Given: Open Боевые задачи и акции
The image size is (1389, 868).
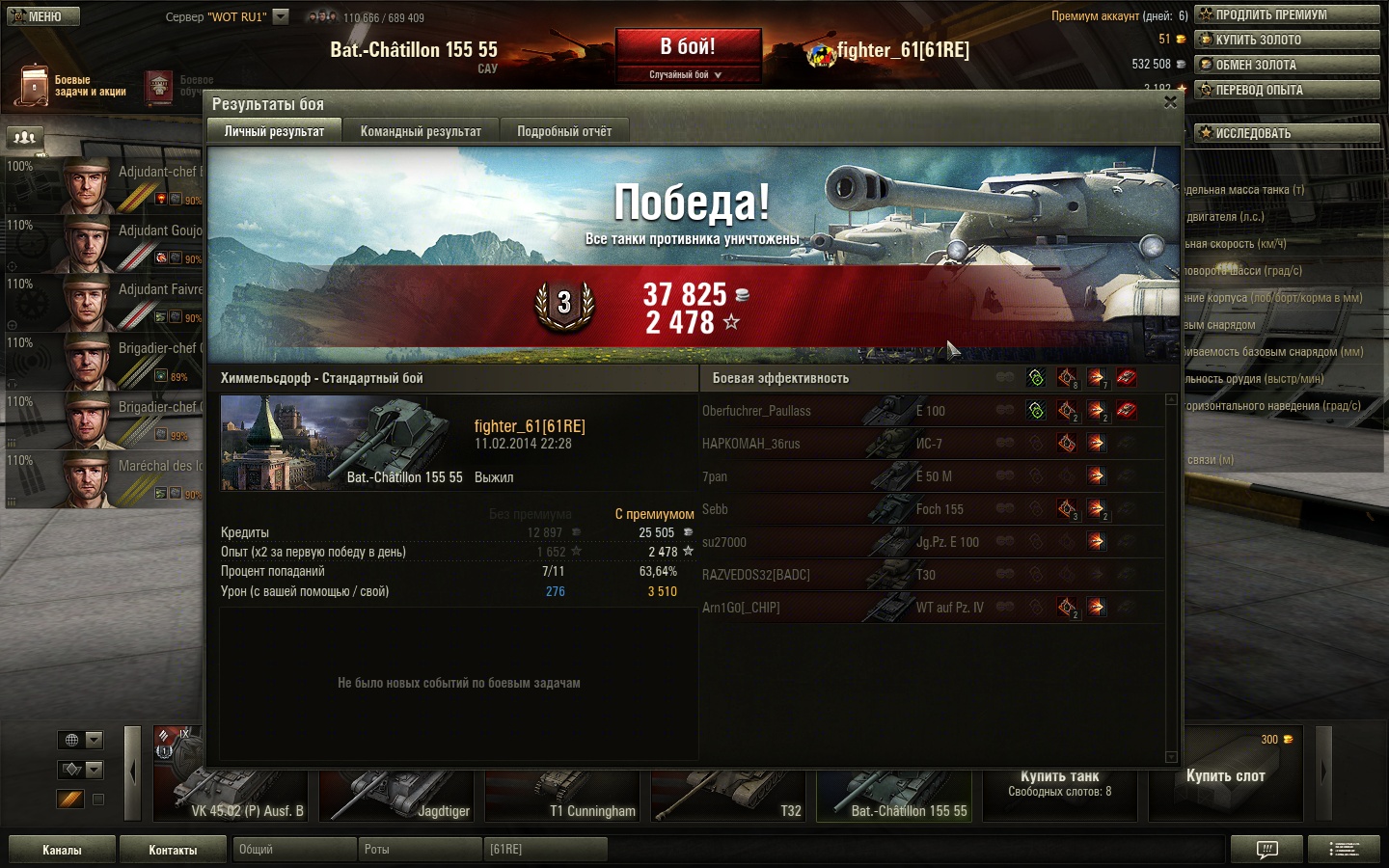Looking at the screenshot, I should click(x=73, y=86).
